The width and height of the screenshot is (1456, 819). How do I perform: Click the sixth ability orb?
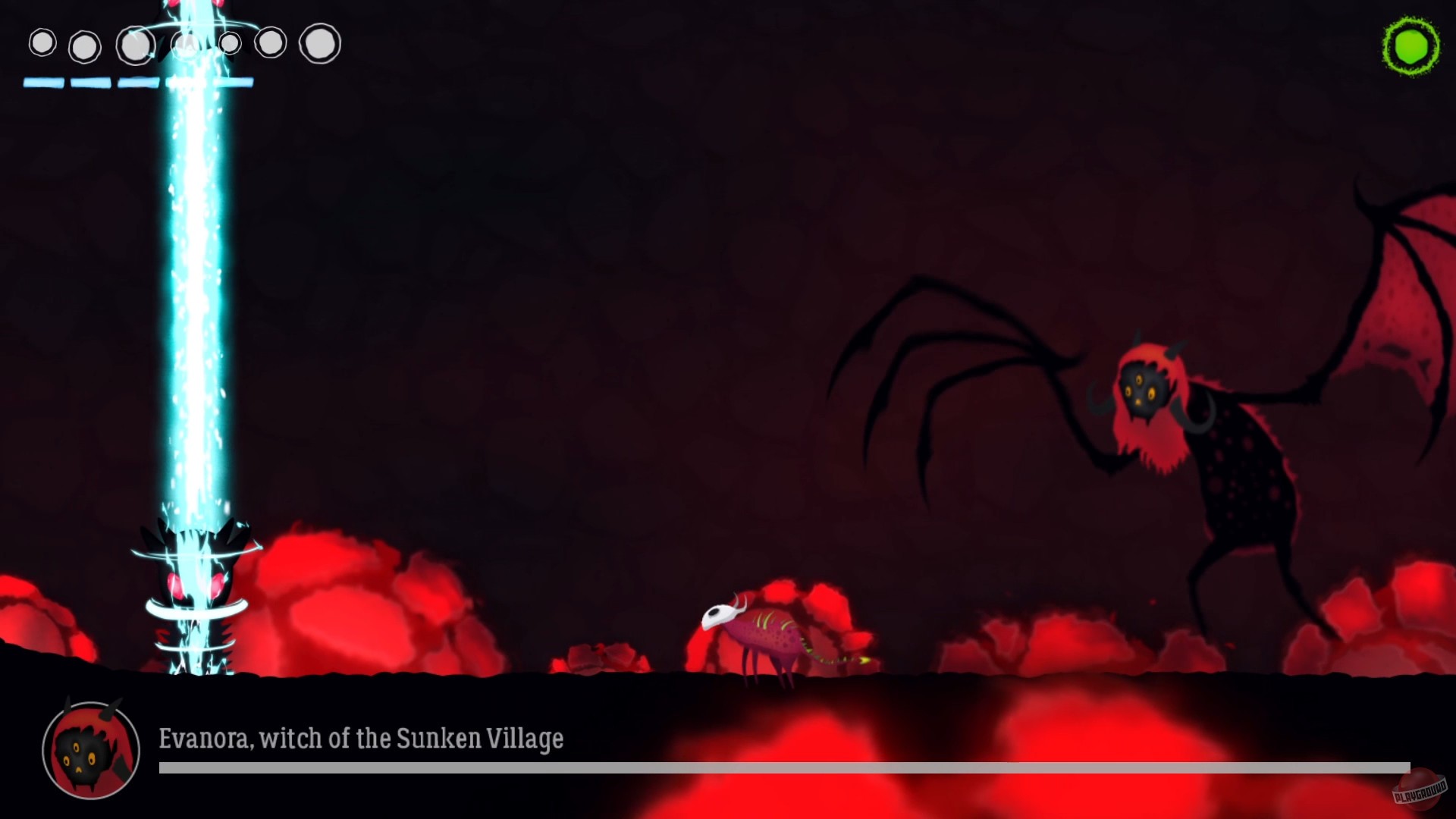(271, 44)
